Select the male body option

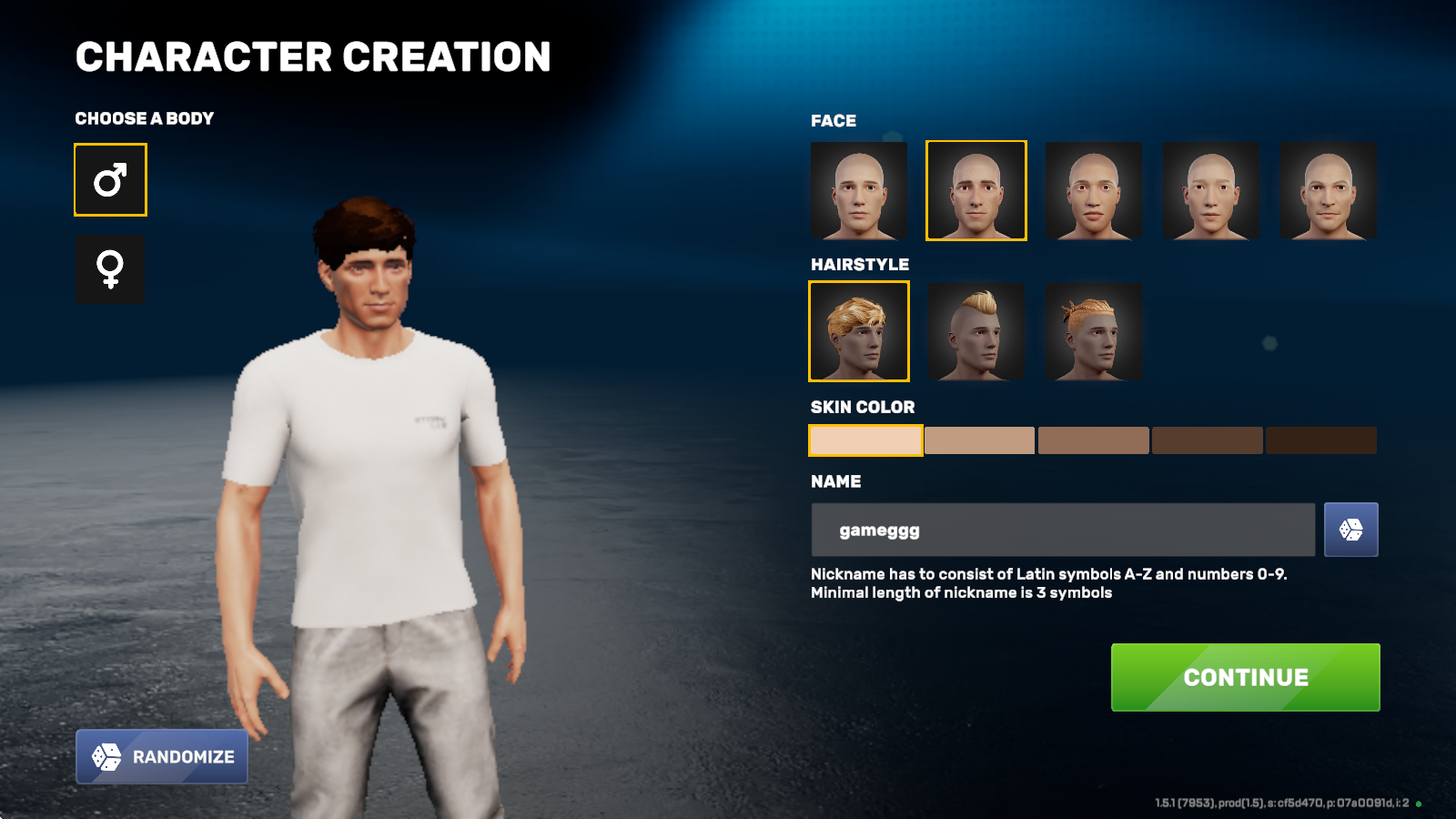110,180
